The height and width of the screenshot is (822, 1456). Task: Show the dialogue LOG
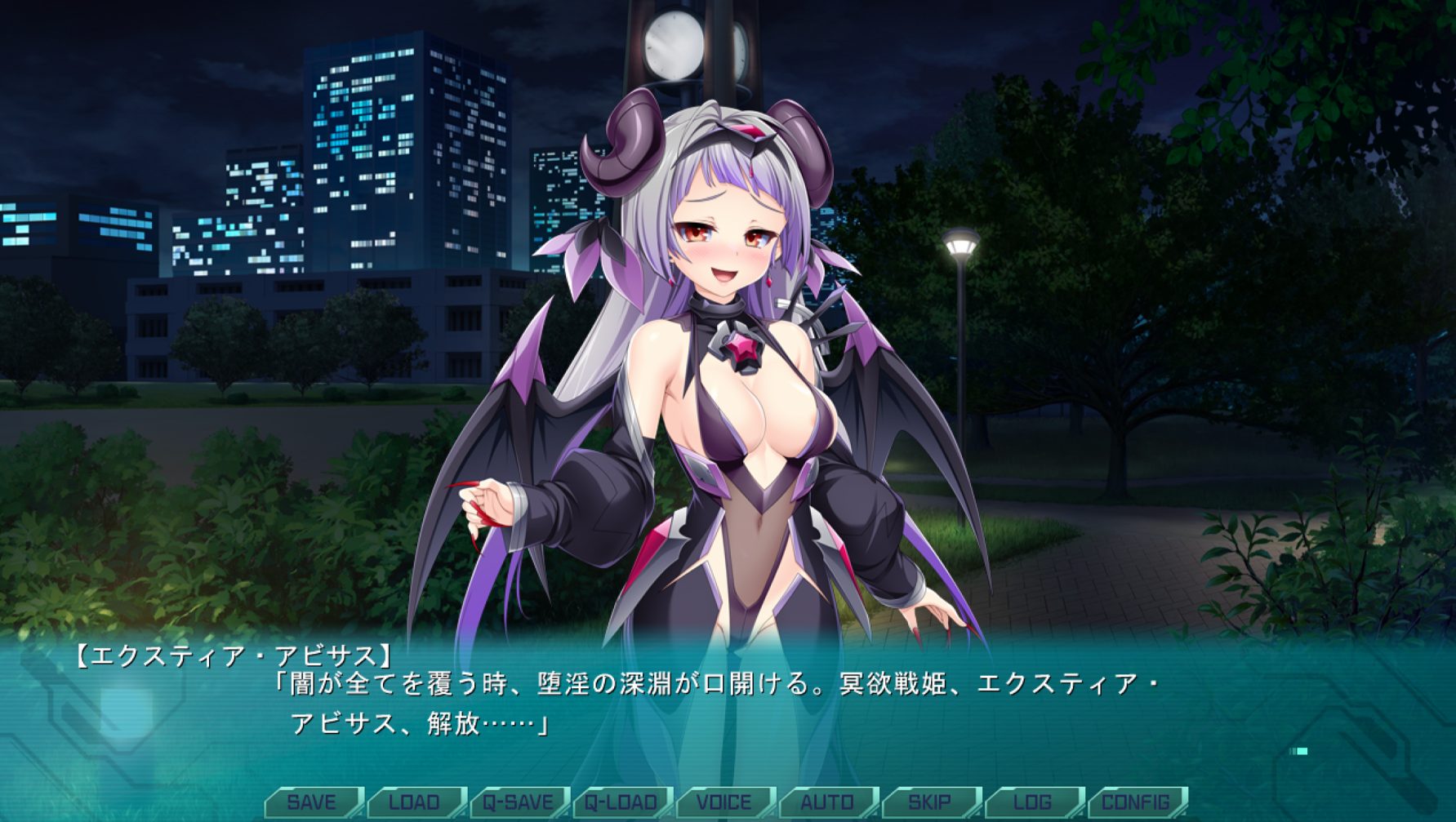(1033, 802)
